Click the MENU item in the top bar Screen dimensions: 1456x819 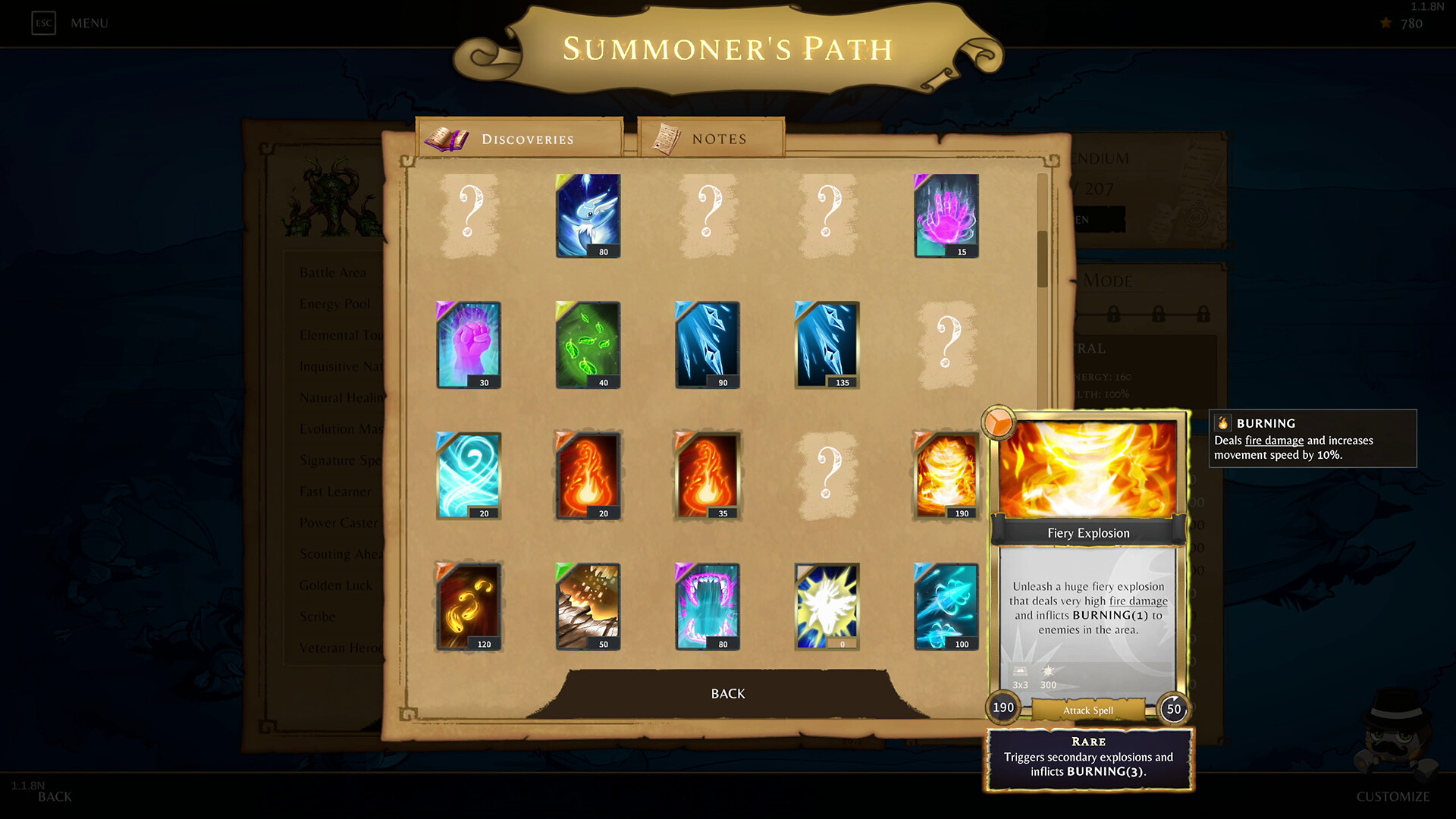(89, 23)
